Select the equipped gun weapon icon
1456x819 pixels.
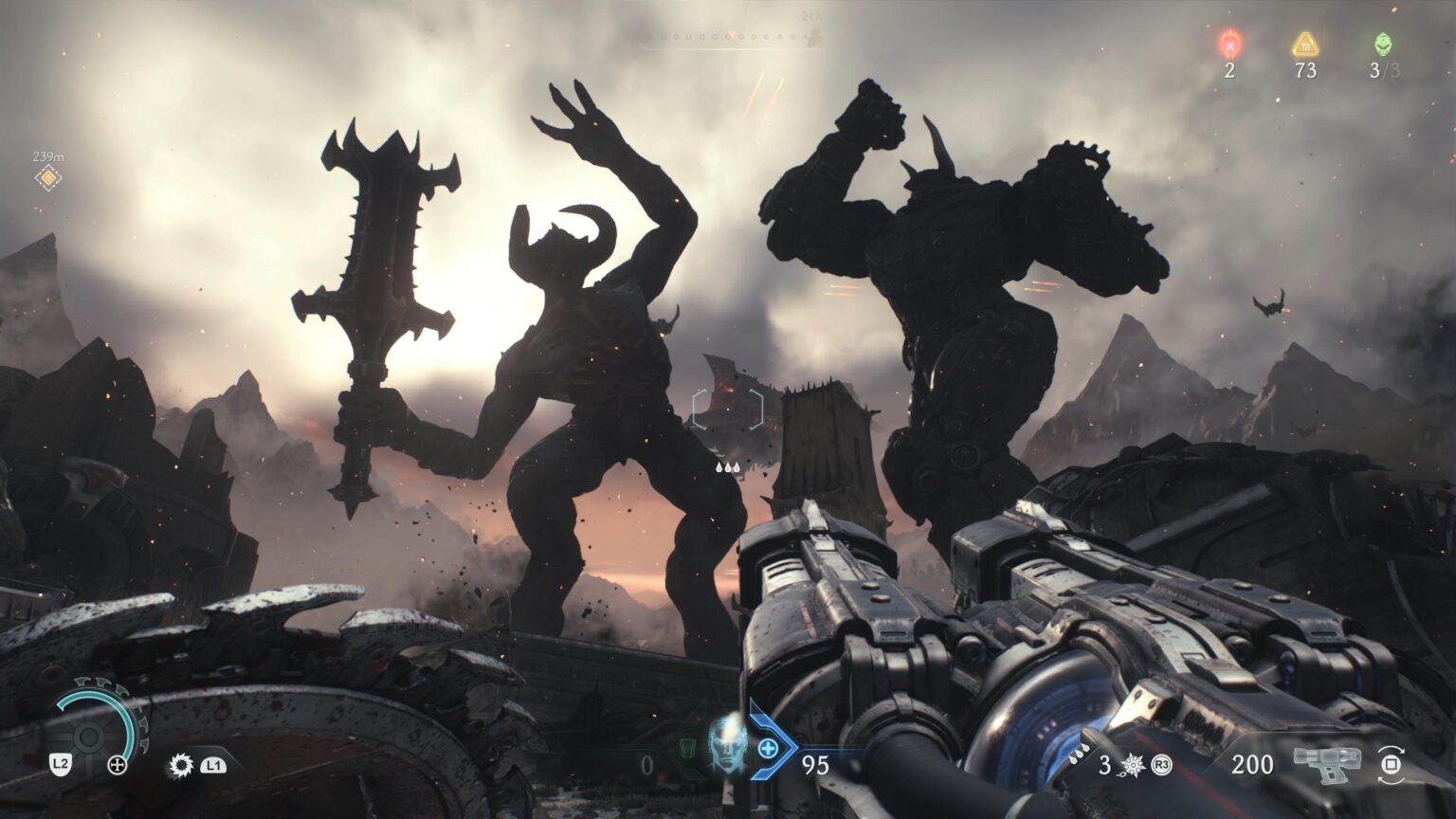(1327, 764)
